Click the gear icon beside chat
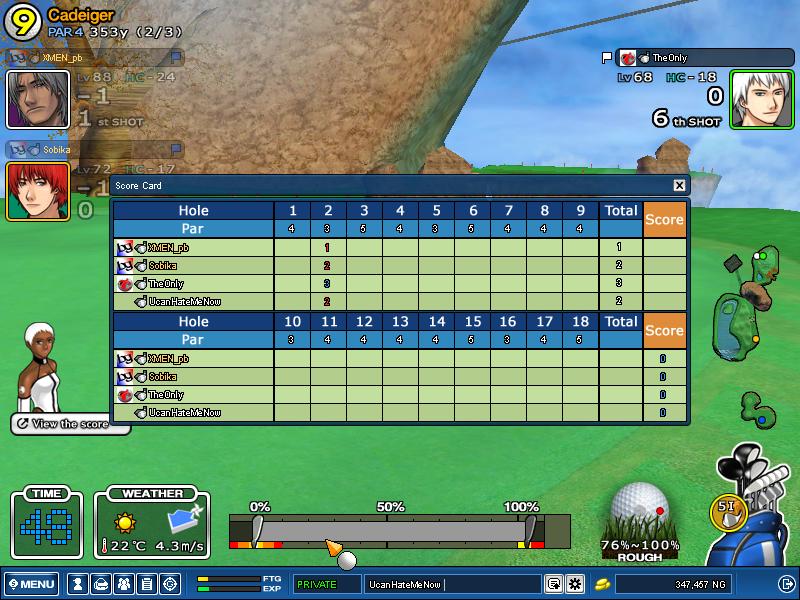800x600 pixels. point(575,584)
